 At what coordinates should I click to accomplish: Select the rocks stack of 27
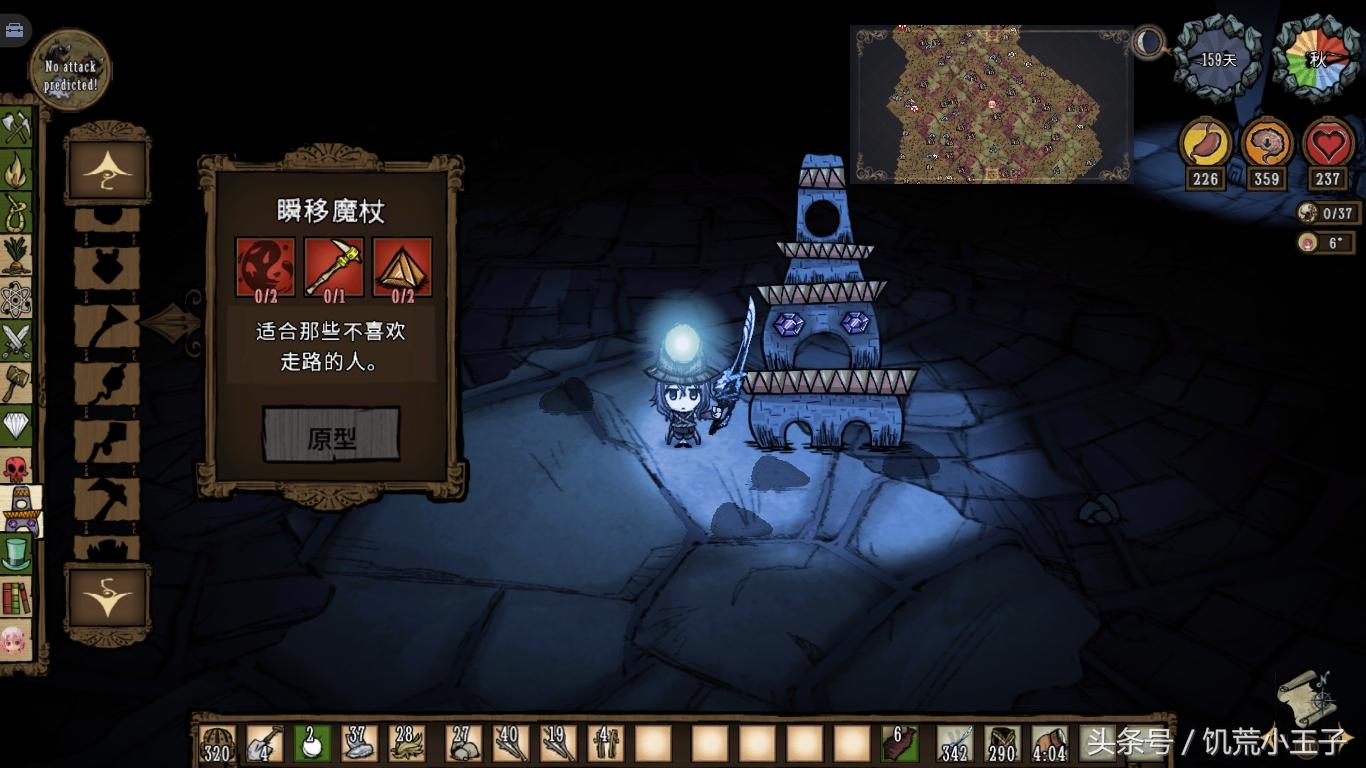(463, 743)
